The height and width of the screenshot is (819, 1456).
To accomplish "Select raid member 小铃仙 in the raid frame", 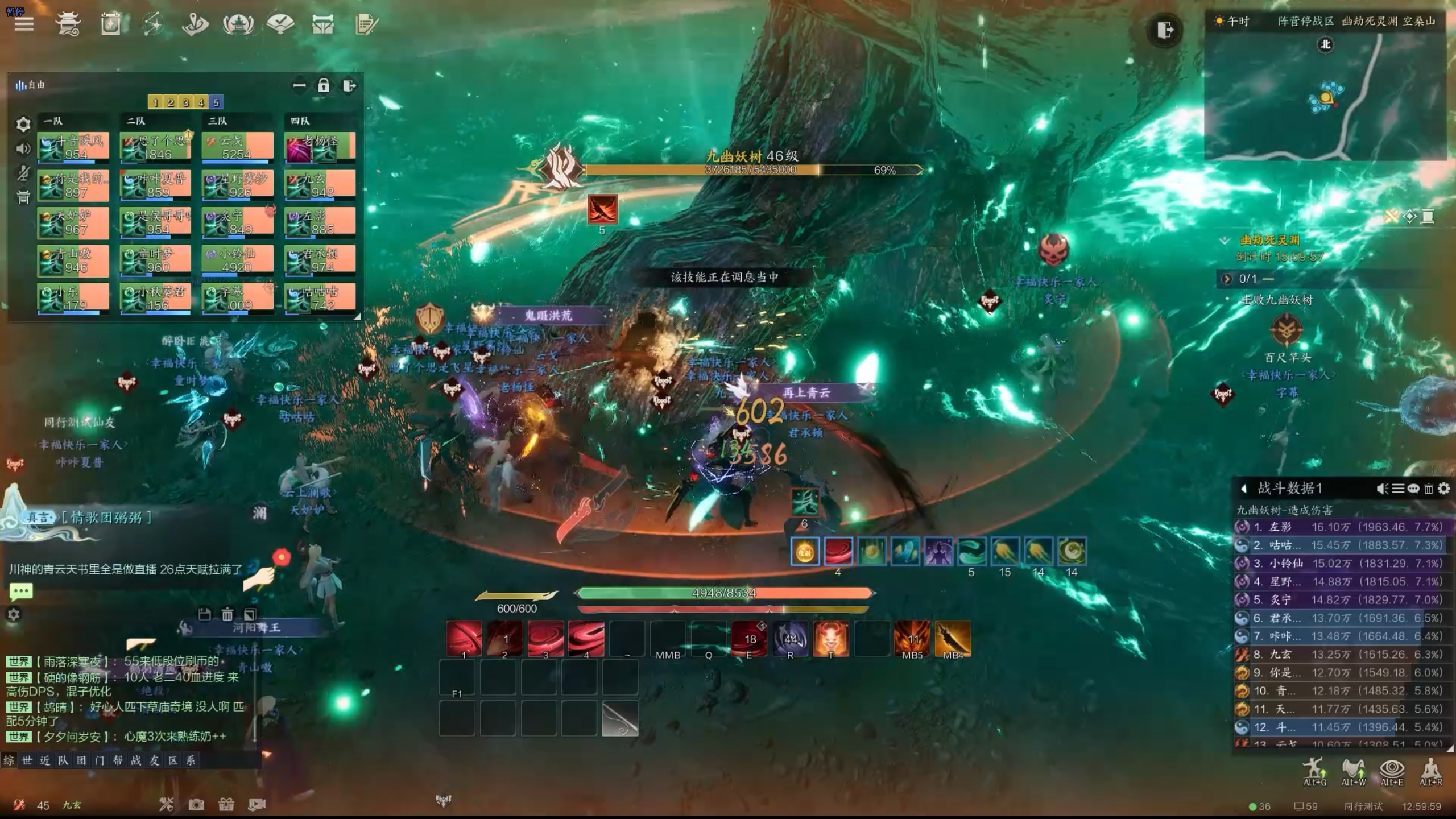I will point(238,260).
